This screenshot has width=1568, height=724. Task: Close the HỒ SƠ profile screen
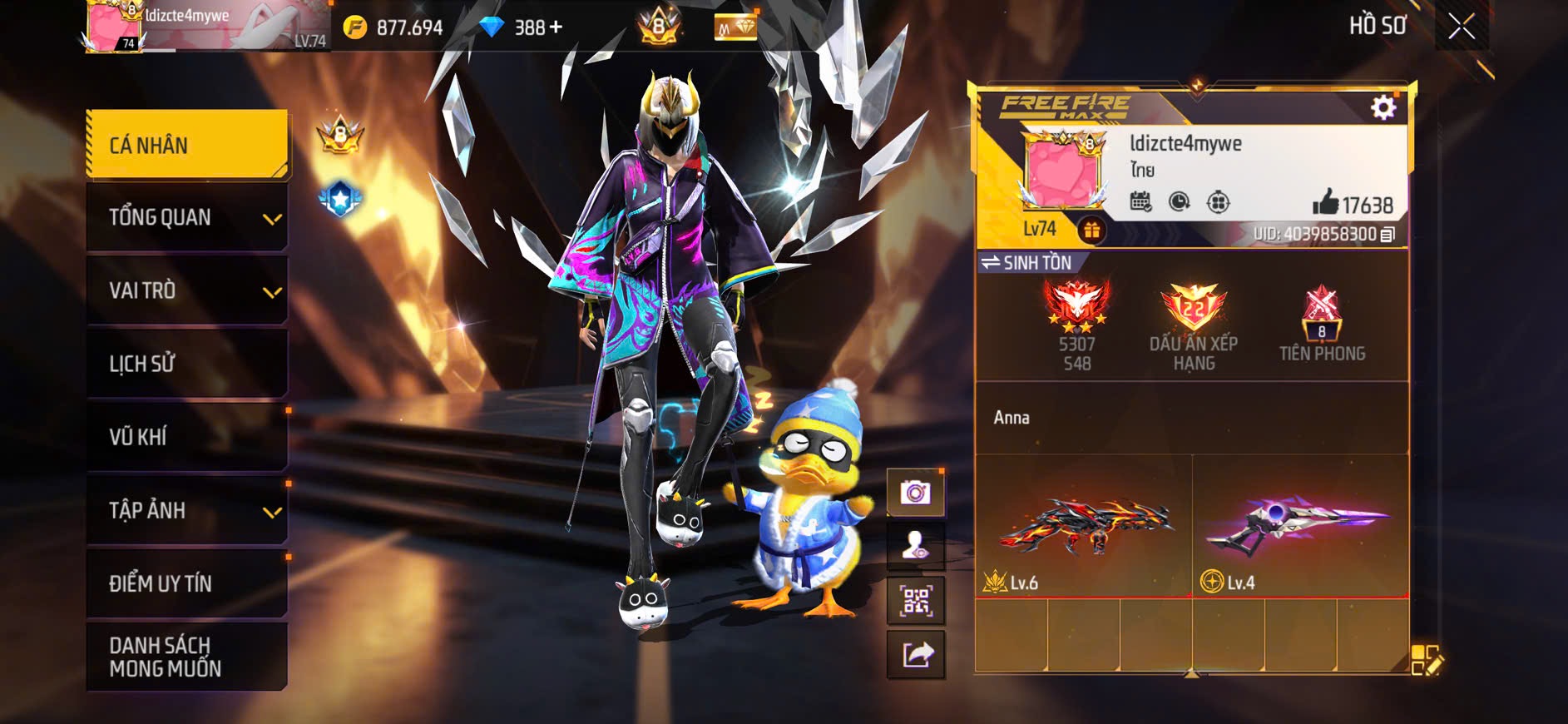(1462, 27)
